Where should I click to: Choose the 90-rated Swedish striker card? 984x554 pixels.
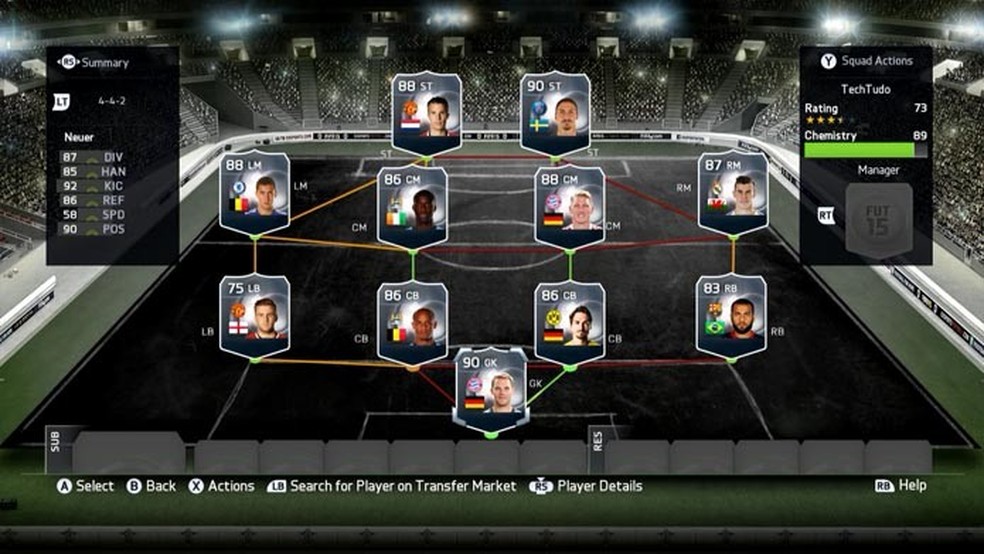(555, 112)
